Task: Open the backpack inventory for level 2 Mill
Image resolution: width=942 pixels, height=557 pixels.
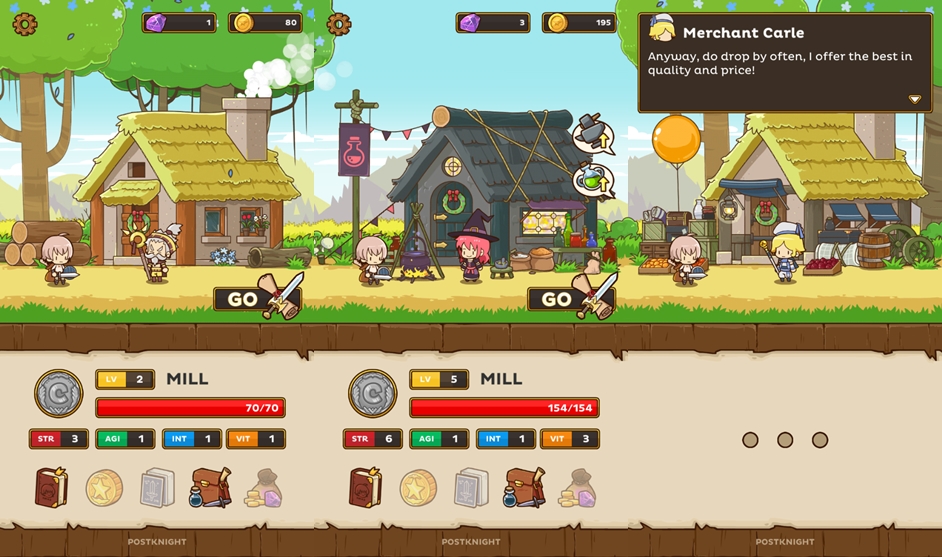Action: point(211,487)
